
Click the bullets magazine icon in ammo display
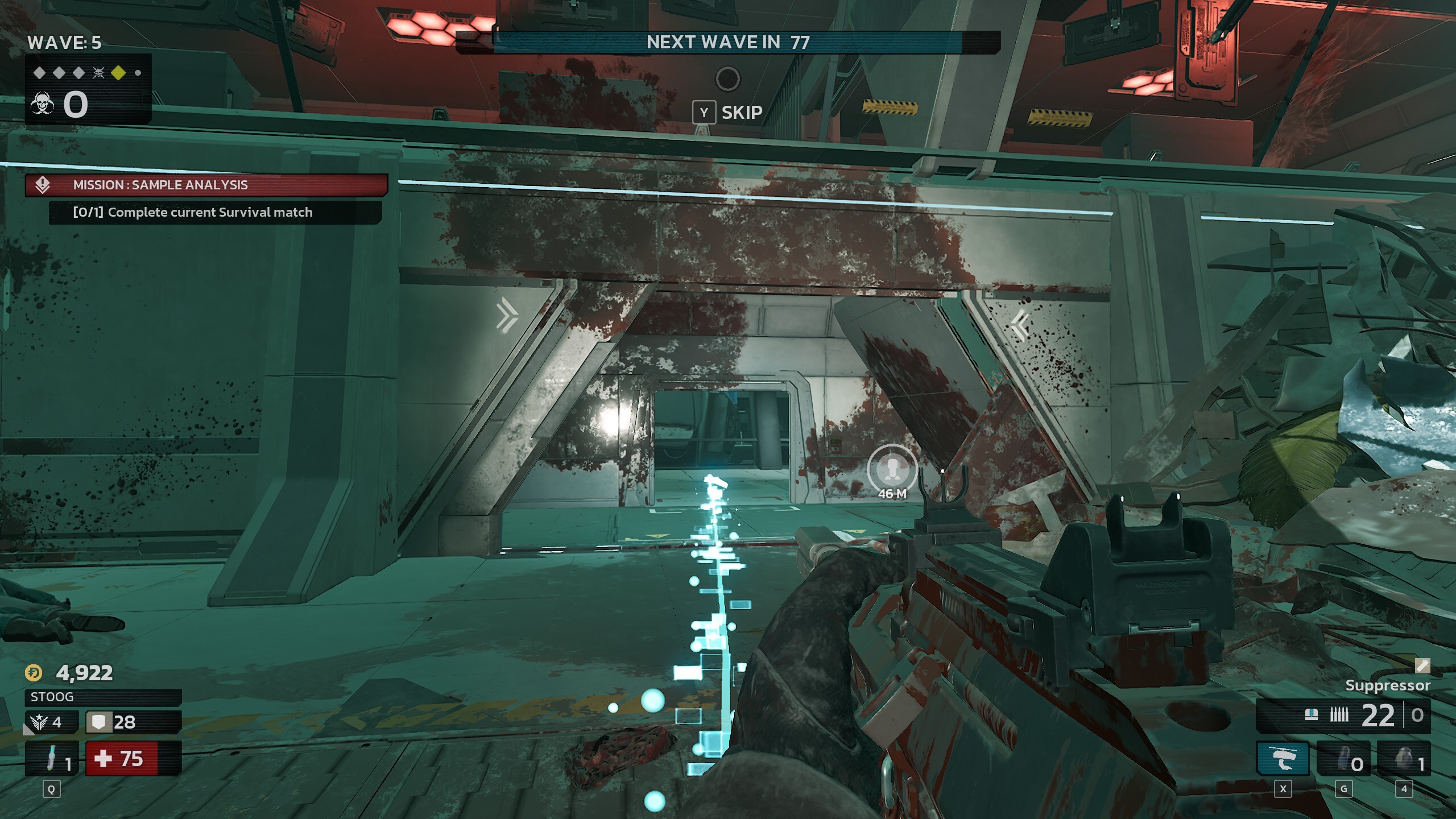pos(1339,714)
